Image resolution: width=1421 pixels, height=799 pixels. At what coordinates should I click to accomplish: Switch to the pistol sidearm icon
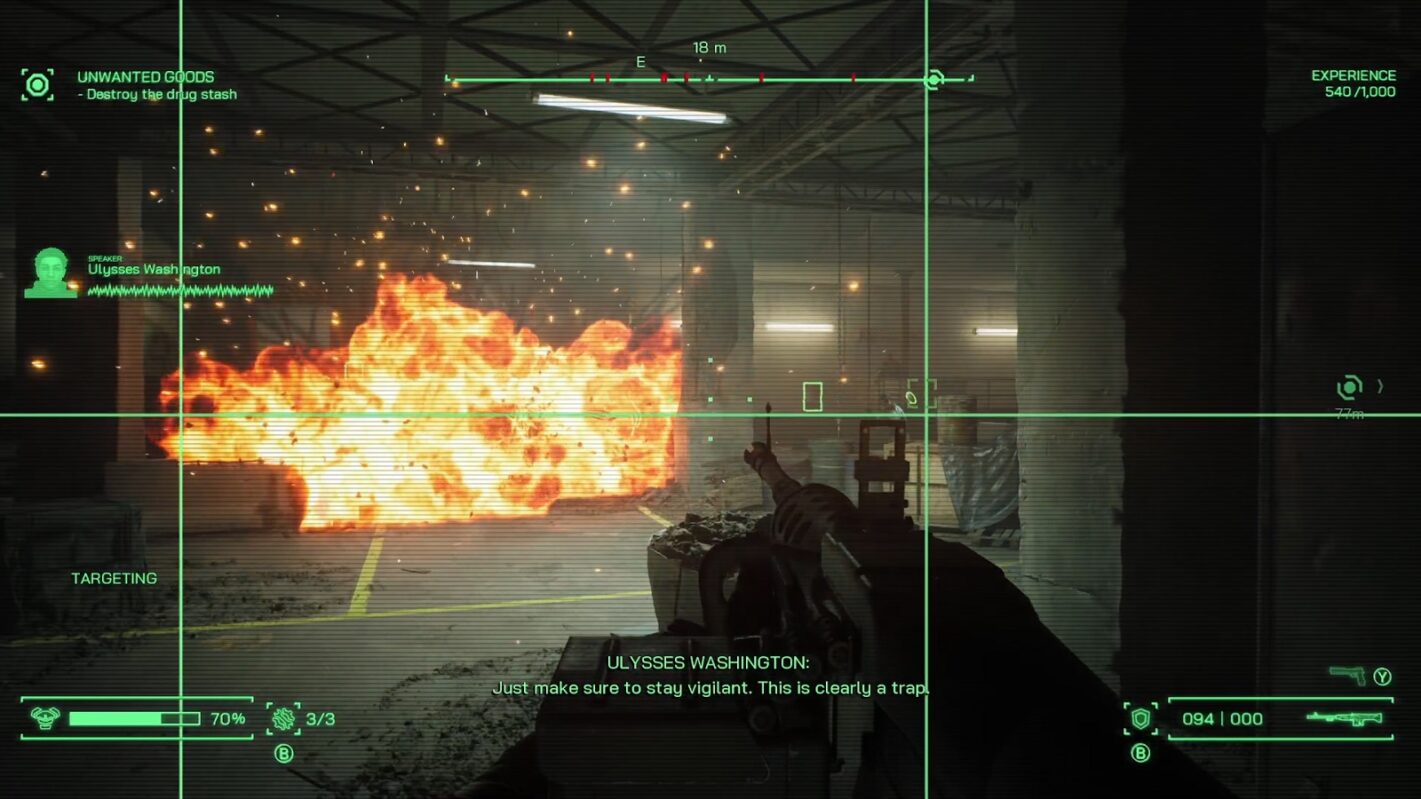click(1347, 676)
